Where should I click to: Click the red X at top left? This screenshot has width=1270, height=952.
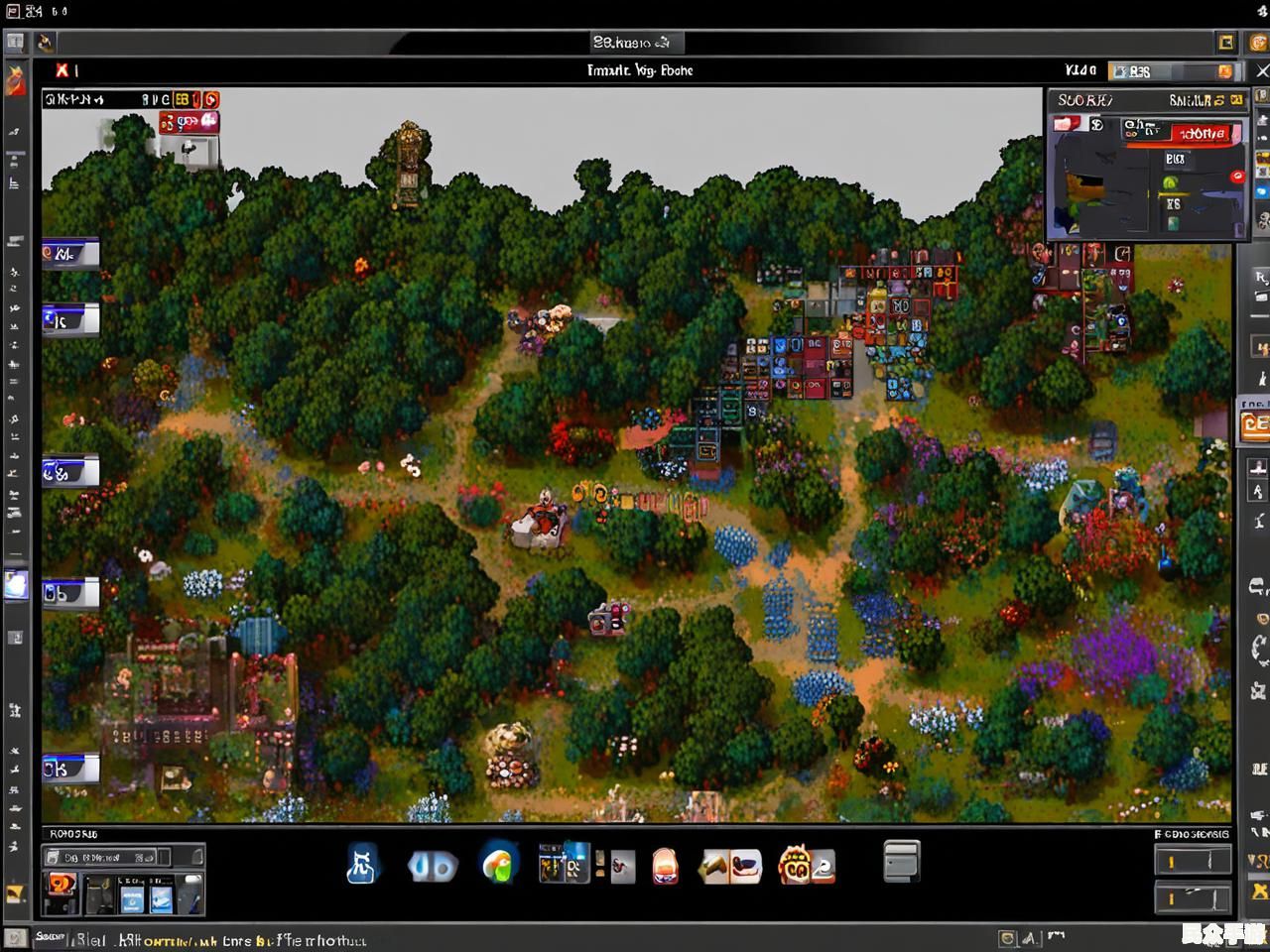63,70
